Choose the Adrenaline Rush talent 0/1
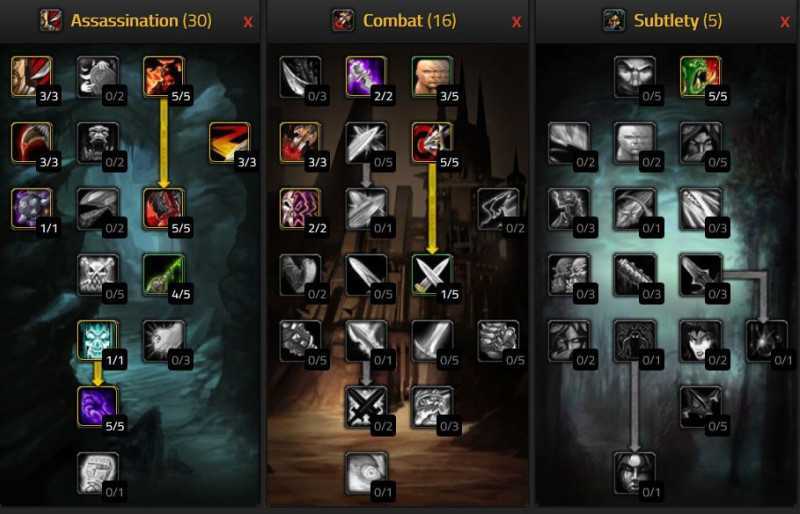 click(365, 472)
